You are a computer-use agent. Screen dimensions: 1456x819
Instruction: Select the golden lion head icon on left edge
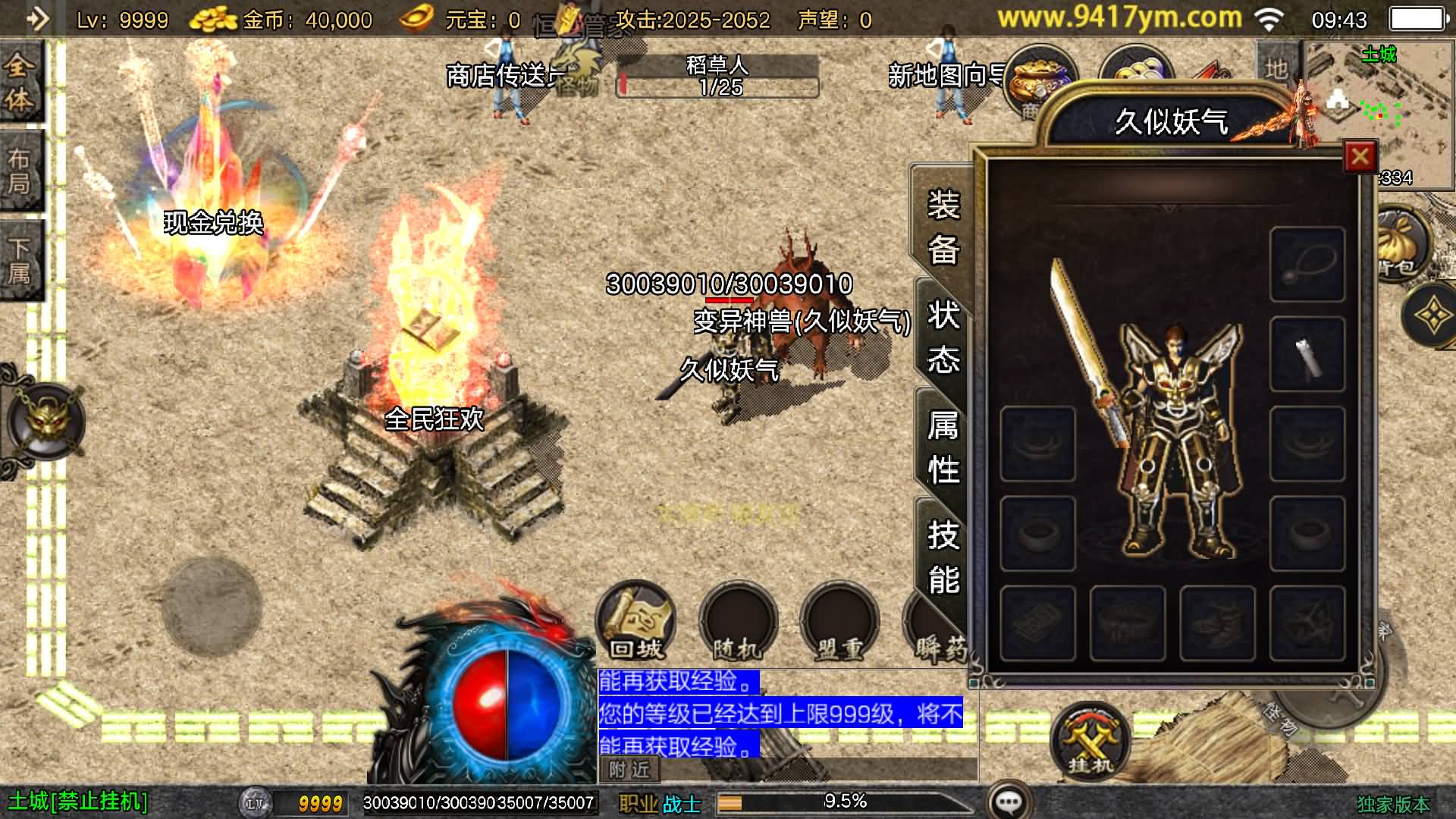(x=47, y=419)
